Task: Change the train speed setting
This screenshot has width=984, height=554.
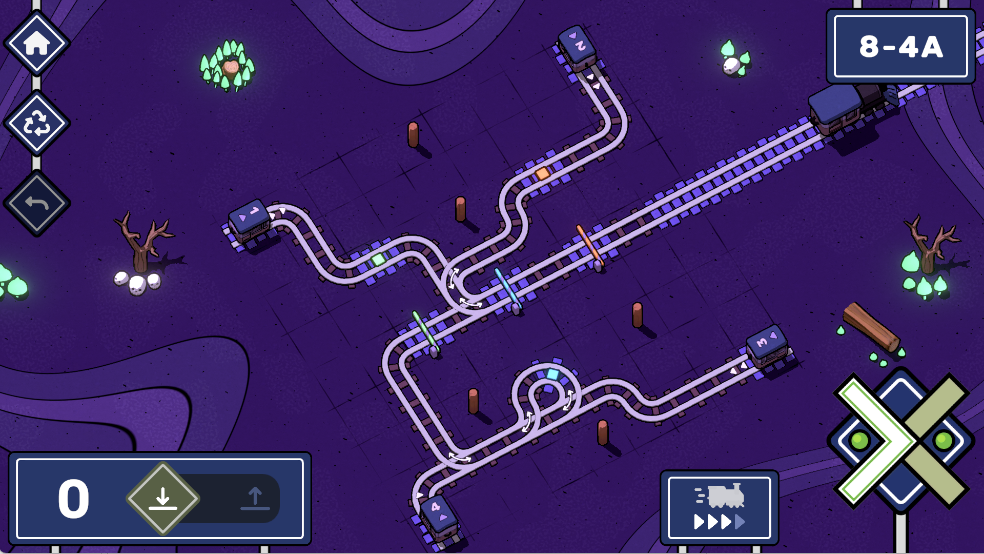Action: pyautogui.click(x=719, y=507)
